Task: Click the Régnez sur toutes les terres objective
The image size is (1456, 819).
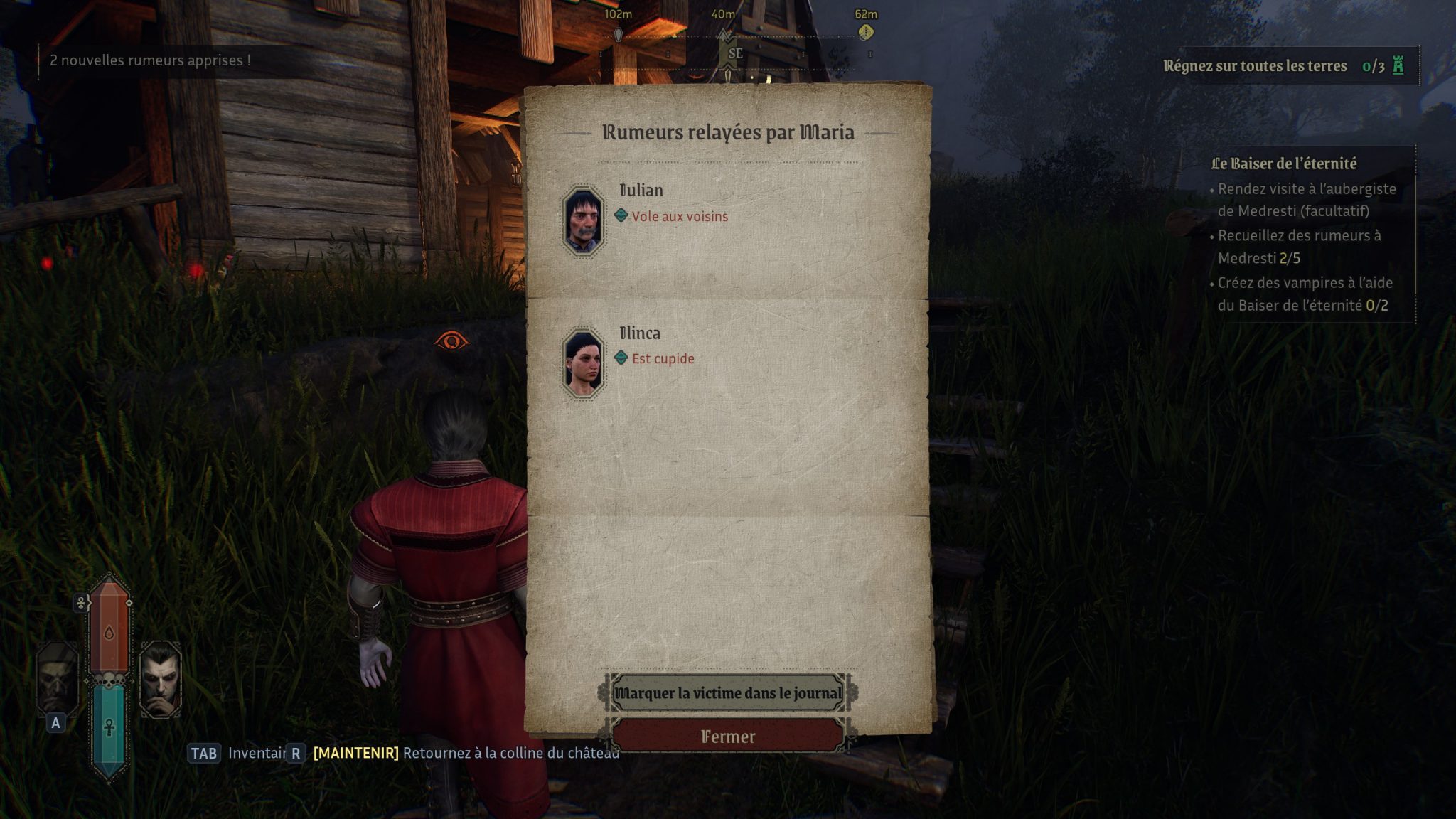Action: (1255, 66)
